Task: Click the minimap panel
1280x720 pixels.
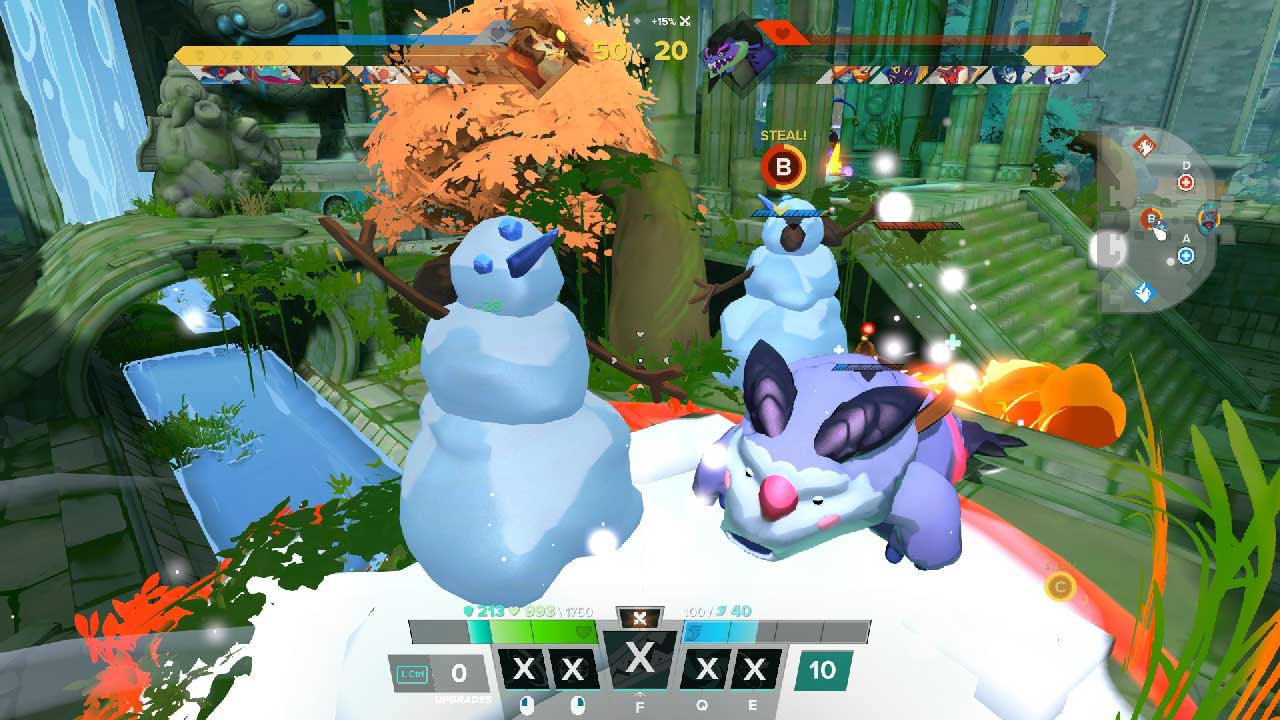Action: [x=1158, y=222]
